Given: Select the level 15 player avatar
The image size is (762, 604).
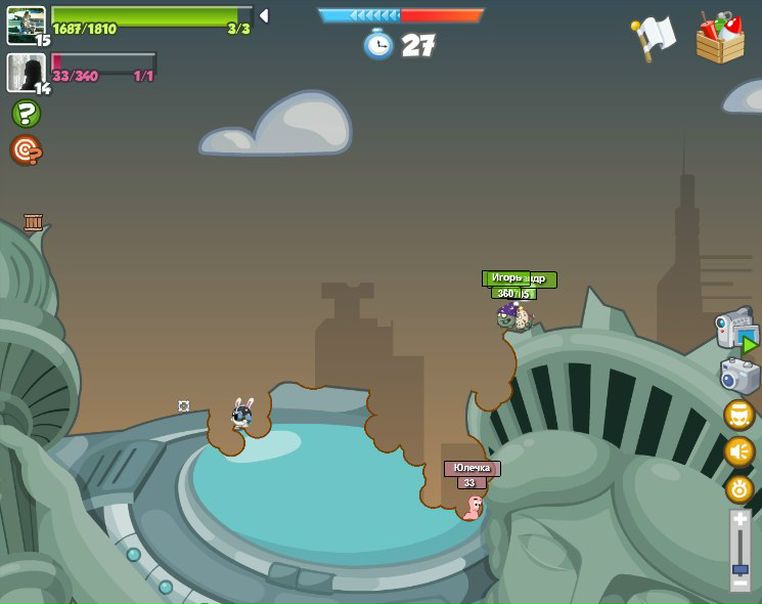Looking at the screenshot, I should [26, 25].
